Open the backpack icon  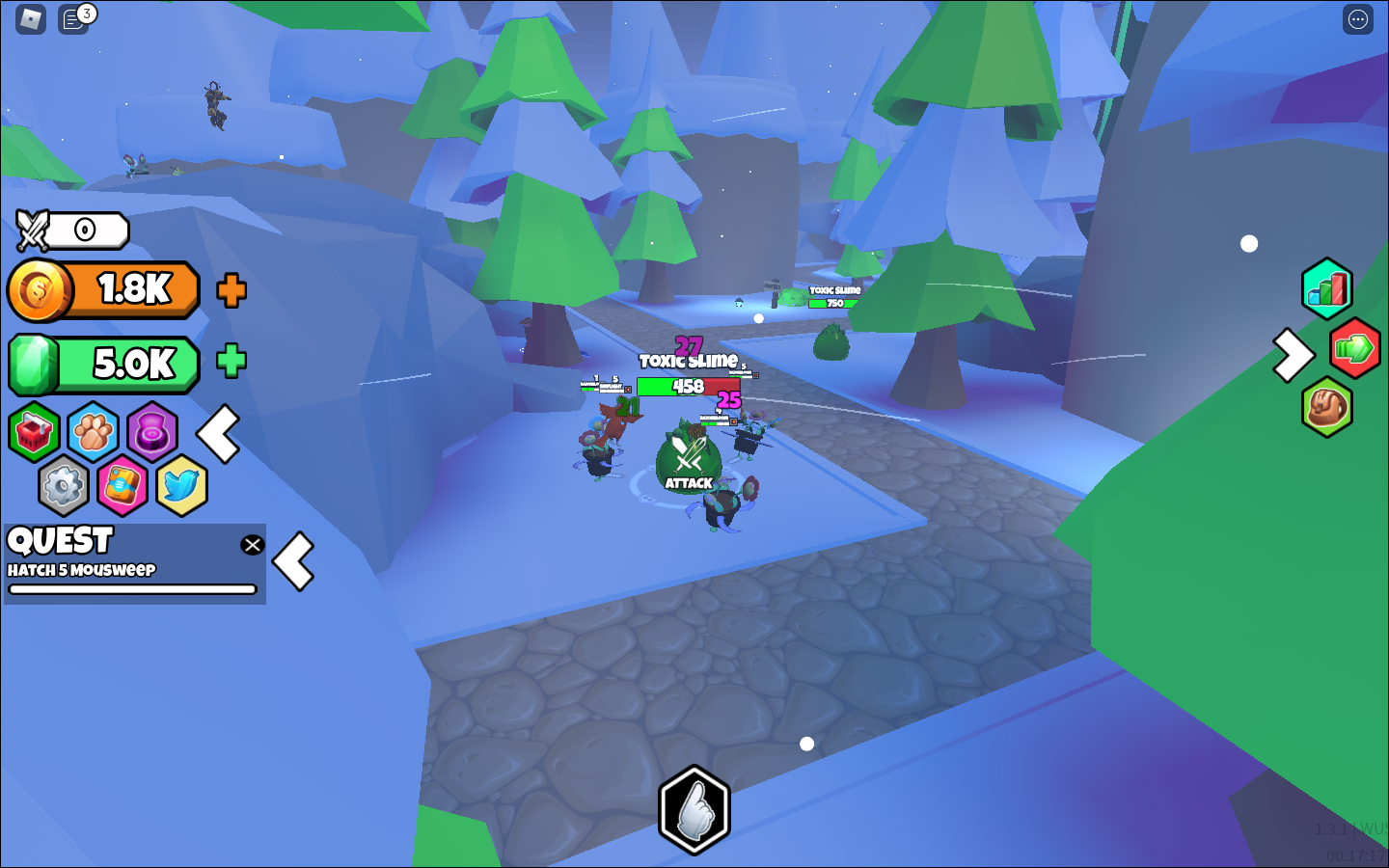pos(1327,406)
